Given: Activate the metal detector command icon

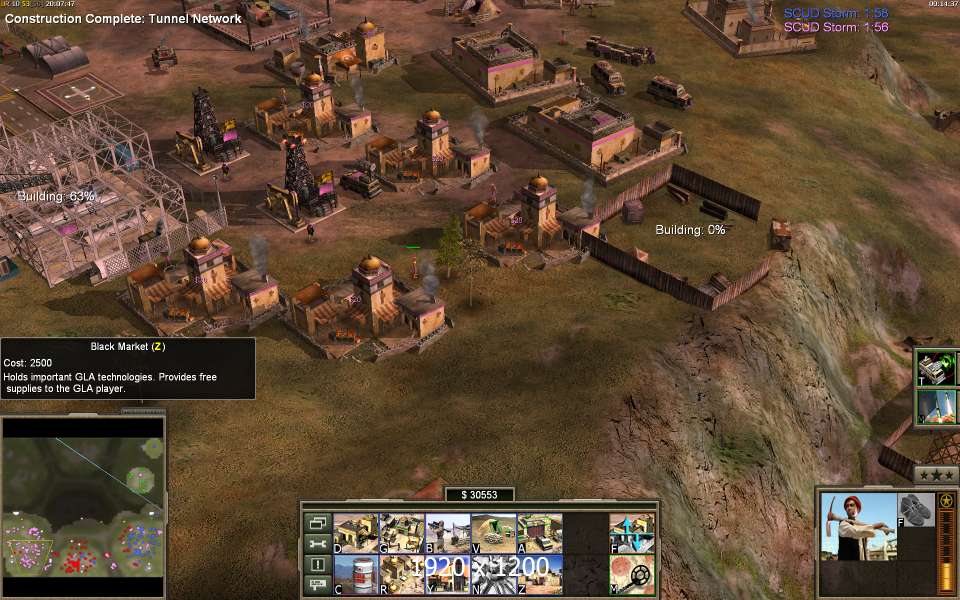Looking at the screenshot, I should click(x=631, y=574).
